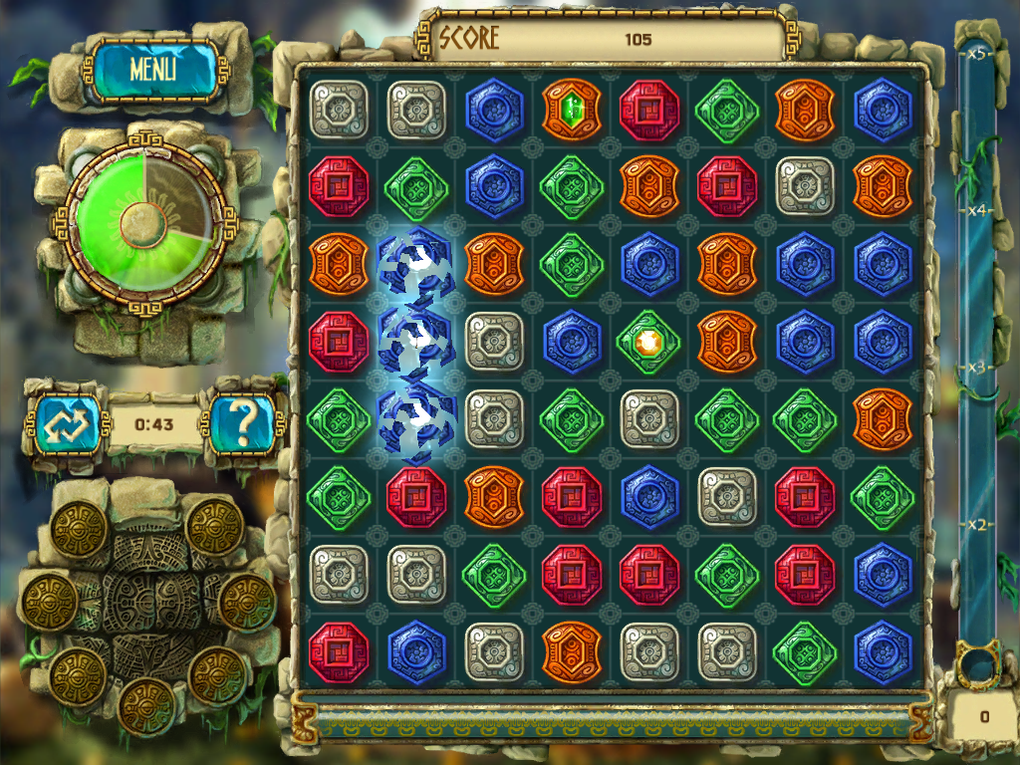Click the shuffle arrows button

65,424
